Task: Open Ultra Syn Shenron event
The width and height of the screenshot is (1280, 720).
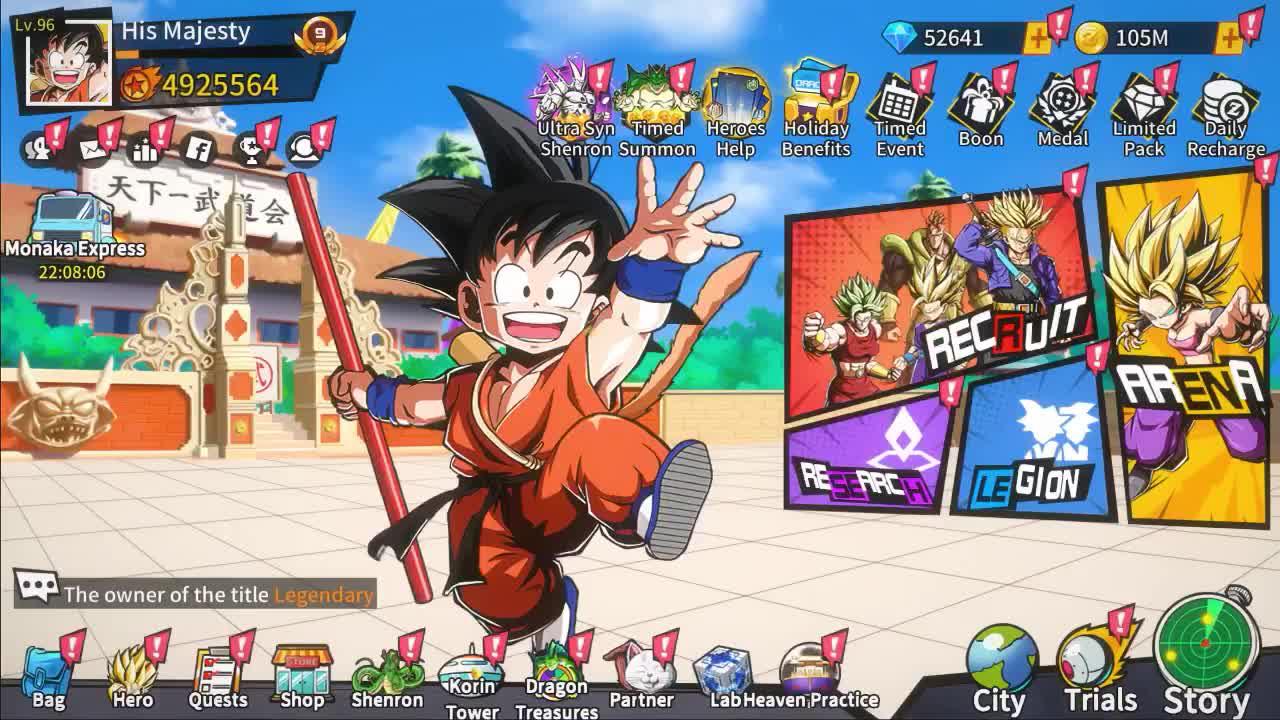Action: (565, 100)
